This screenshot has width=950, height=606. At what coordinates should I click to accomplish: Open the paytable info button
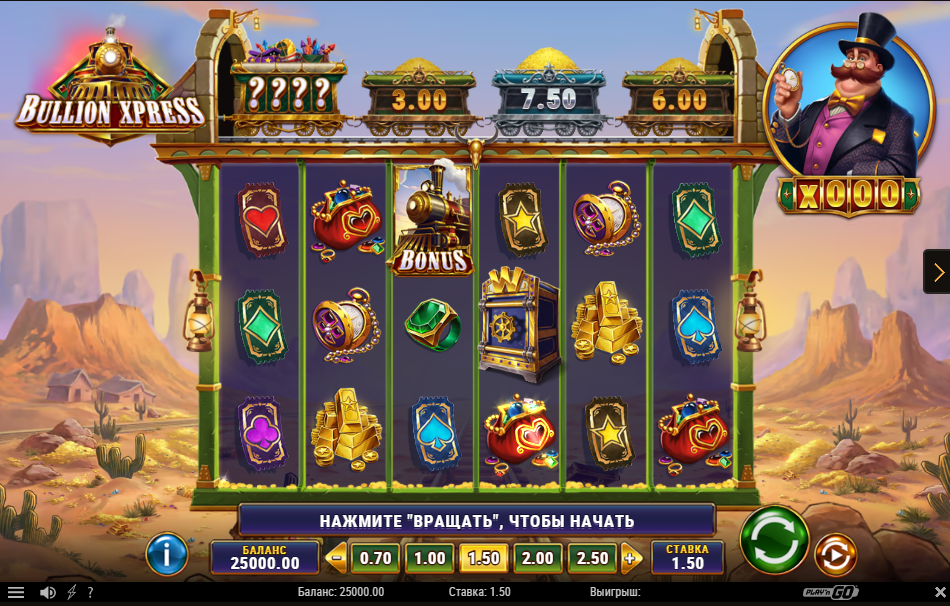click(x=167, y=554)
